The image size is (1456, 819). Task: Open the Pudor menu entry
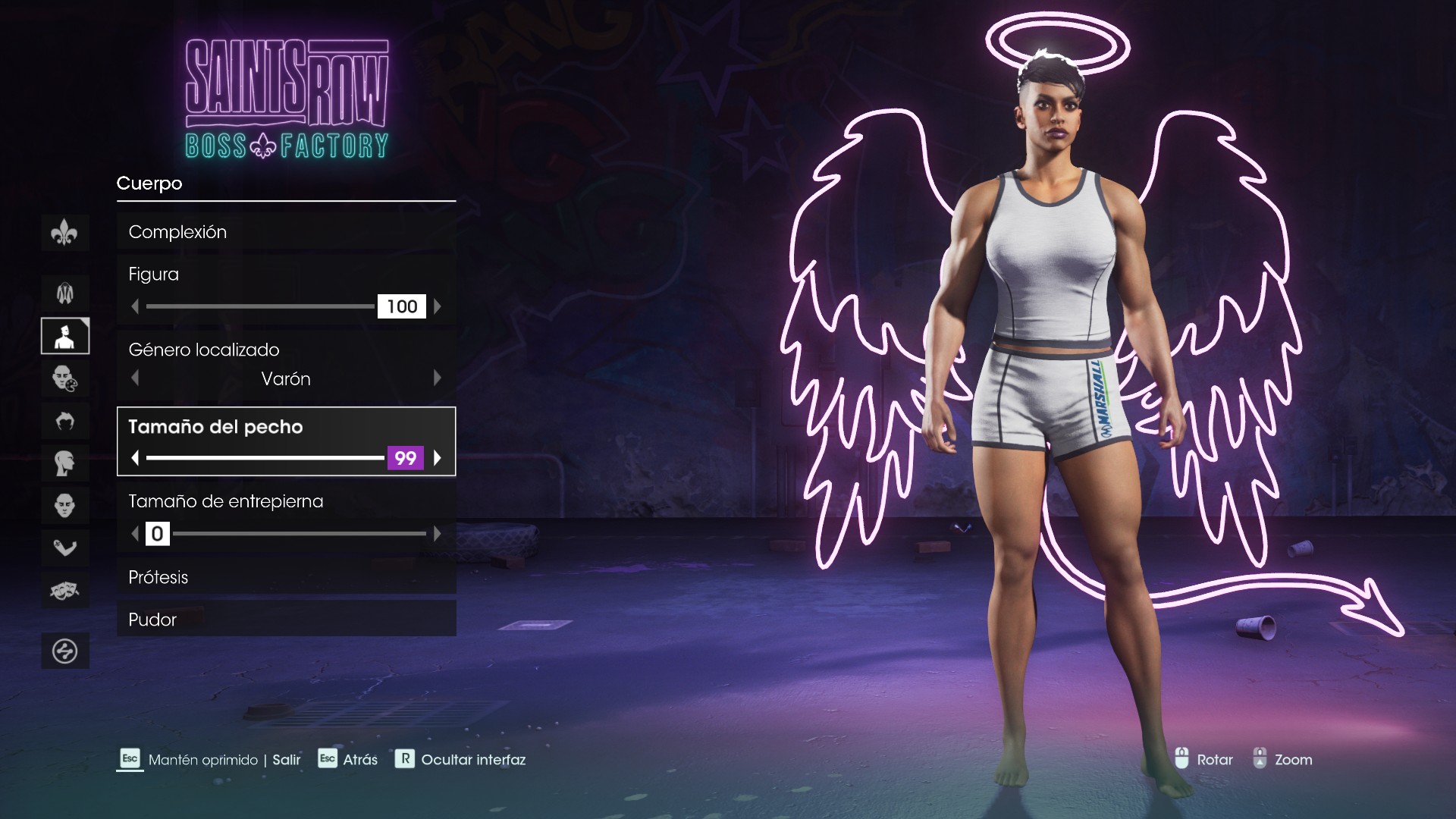tap(286, 620)
